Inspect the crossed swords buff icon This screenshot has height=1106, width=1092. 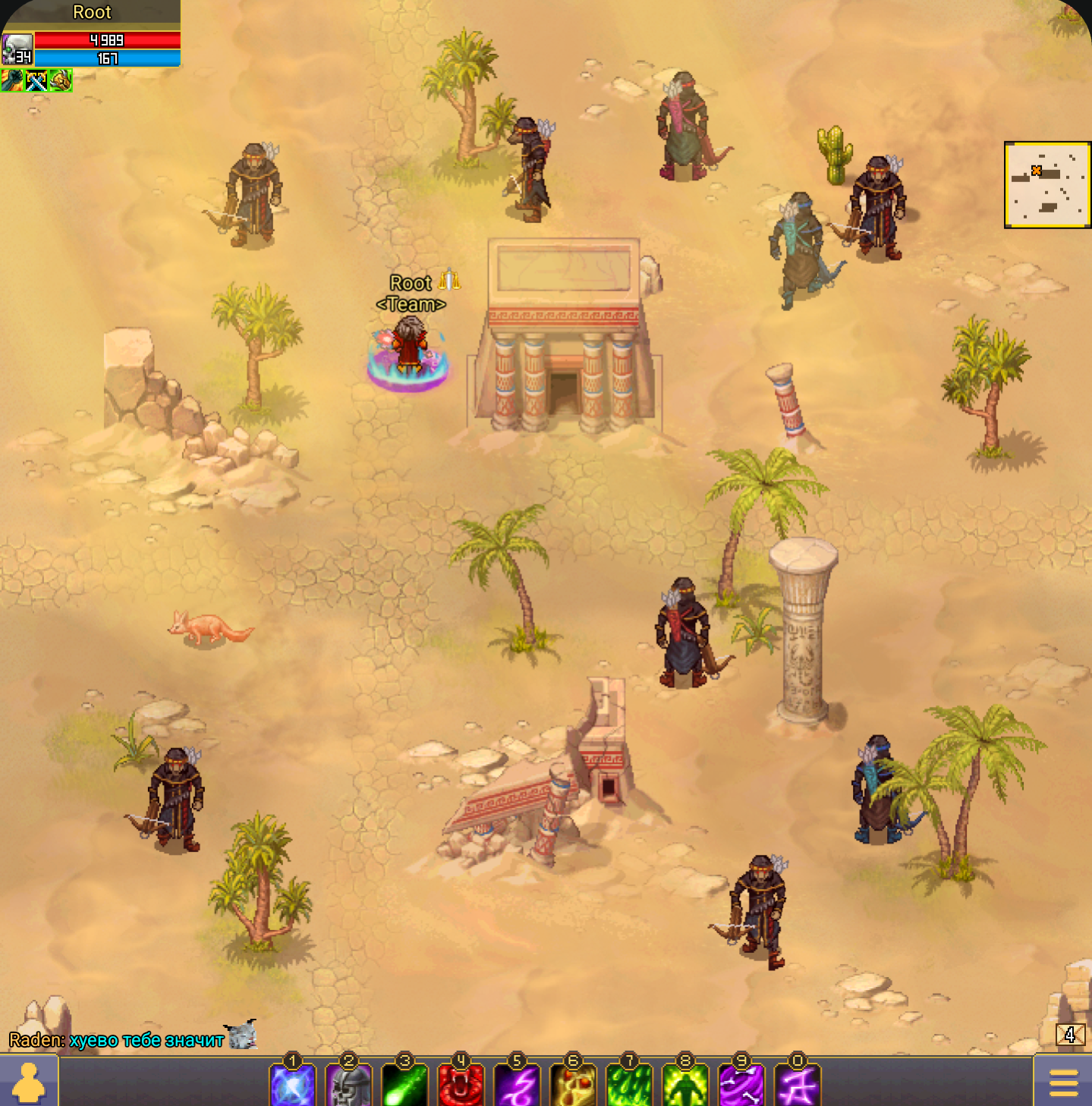(36, 80)
